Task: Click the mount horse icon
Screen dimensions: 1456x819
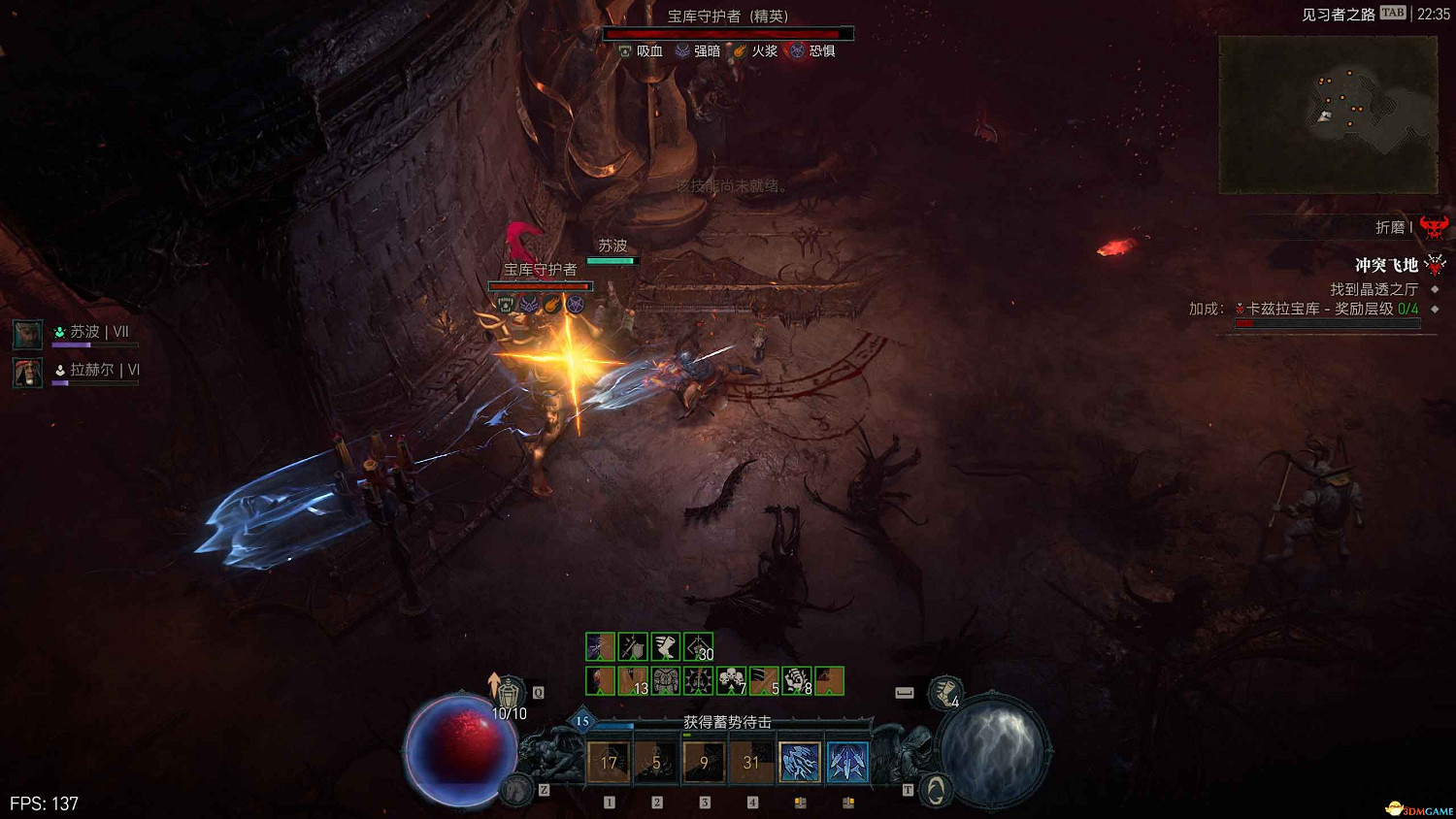Action: [x=518, y=790]
